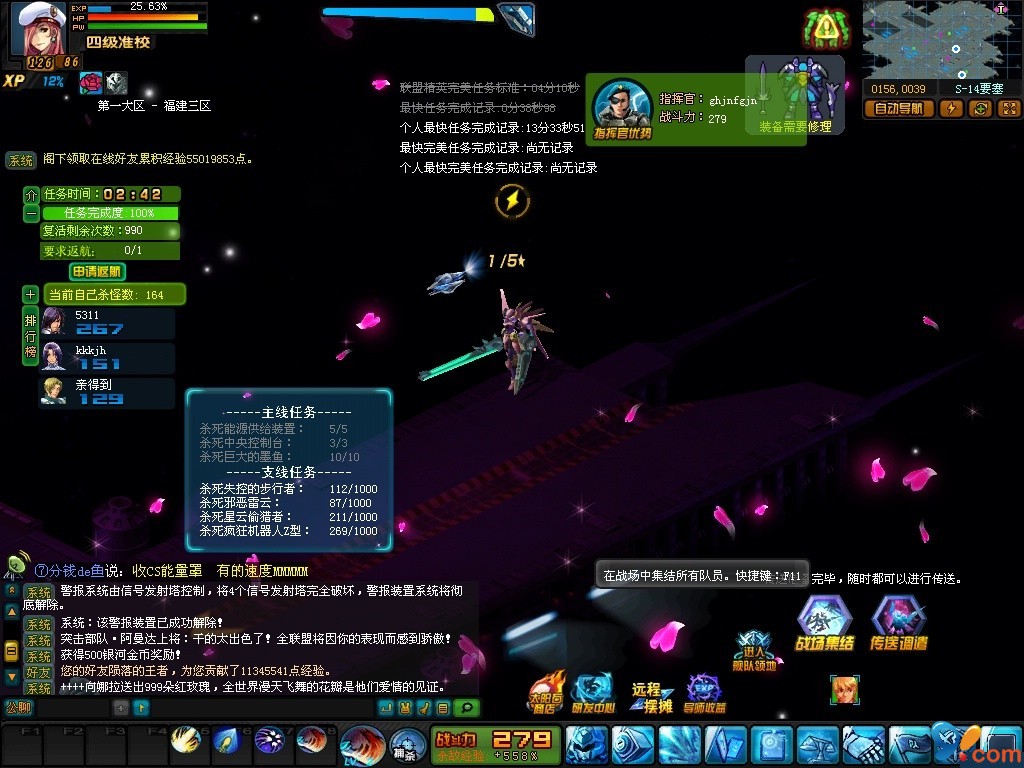Click the 公聊 public chat channel button
The width and height of the screenshot is (1024, 768).
pyautogui.click(x=19, y=707)
